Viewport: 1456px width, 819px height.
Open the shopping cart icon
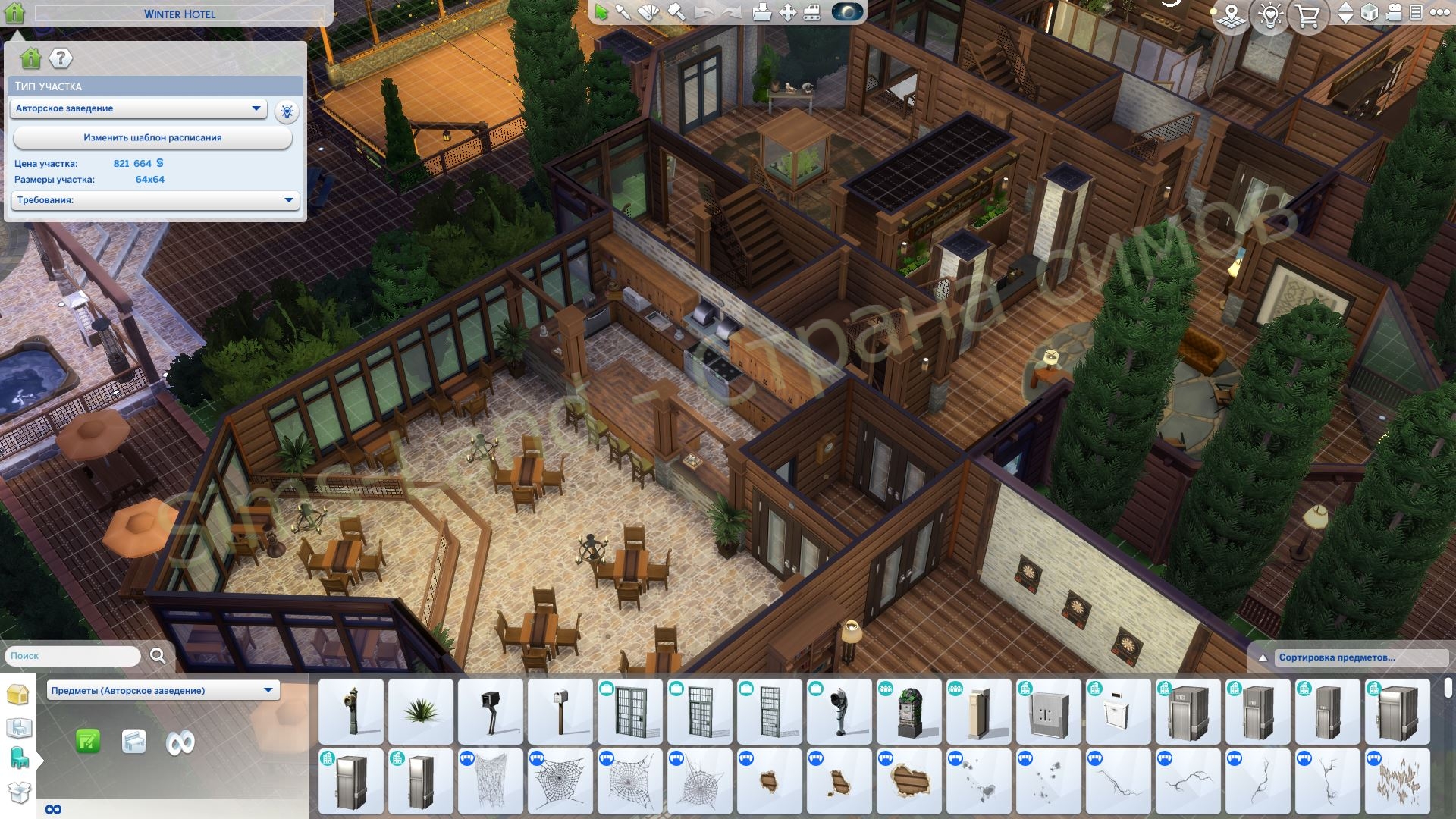1308,16
